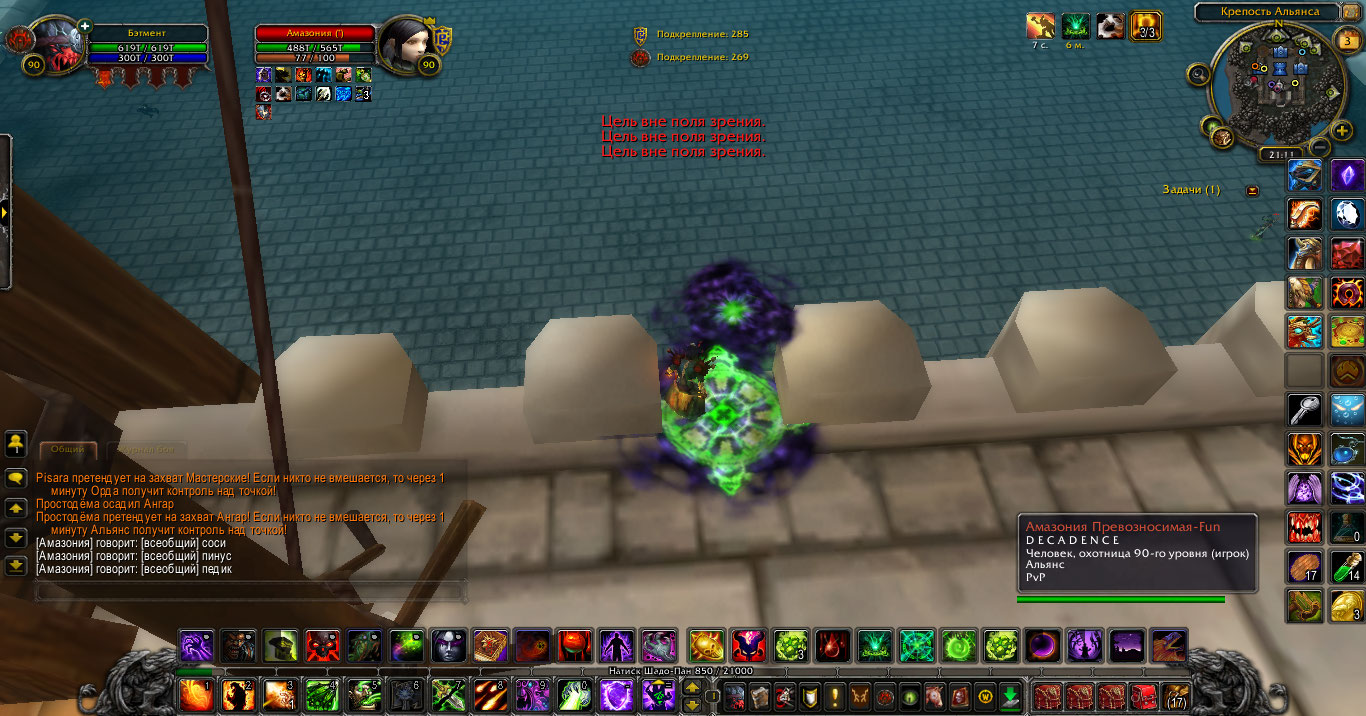Open the social friends button beside chat

(x=16, y=443)
